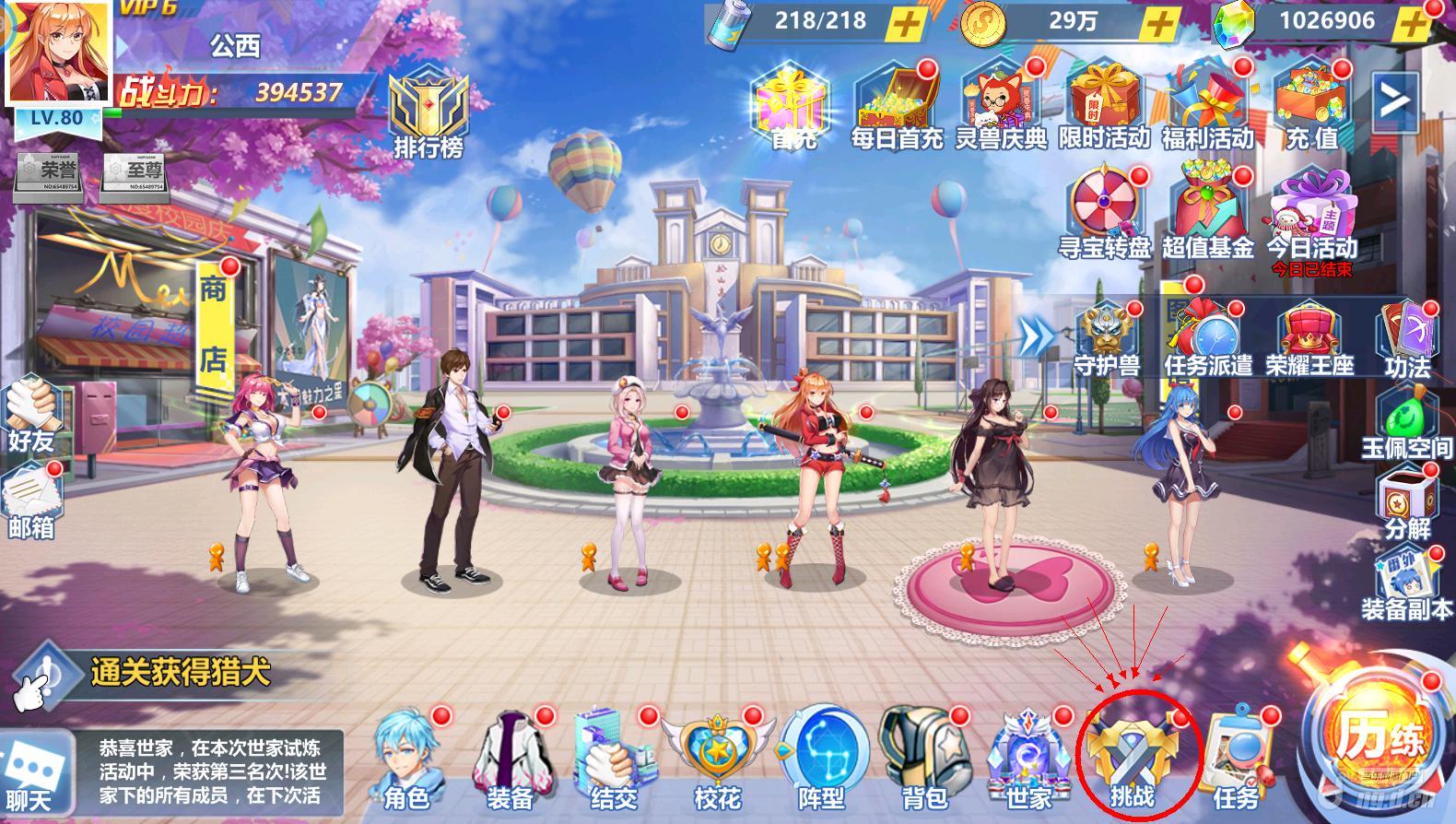This screenshot has height=824, width=1456.
Task: Spin the 寻宝转盘 treasure wheel
Action: click(x=1103, y=212)
